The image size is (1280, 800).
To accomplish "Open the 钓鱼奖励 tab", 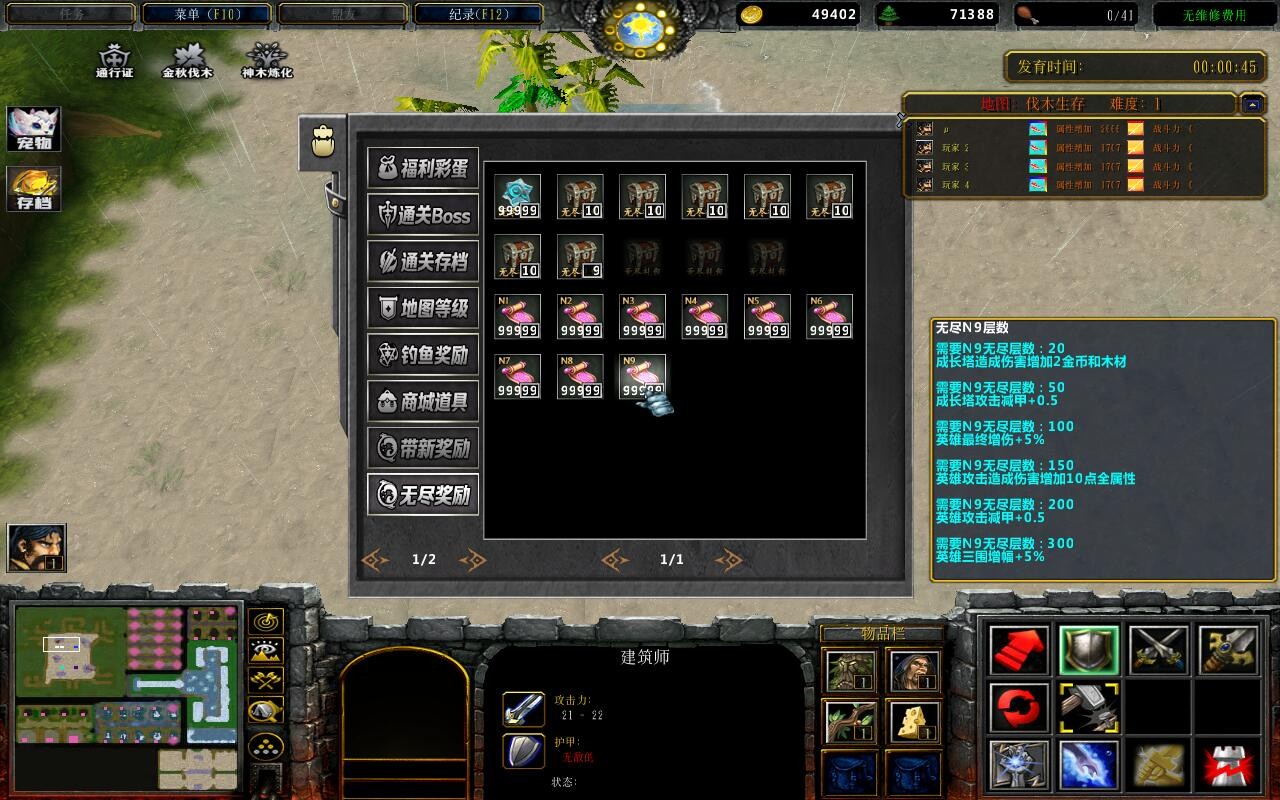I will tap(423, 355).
